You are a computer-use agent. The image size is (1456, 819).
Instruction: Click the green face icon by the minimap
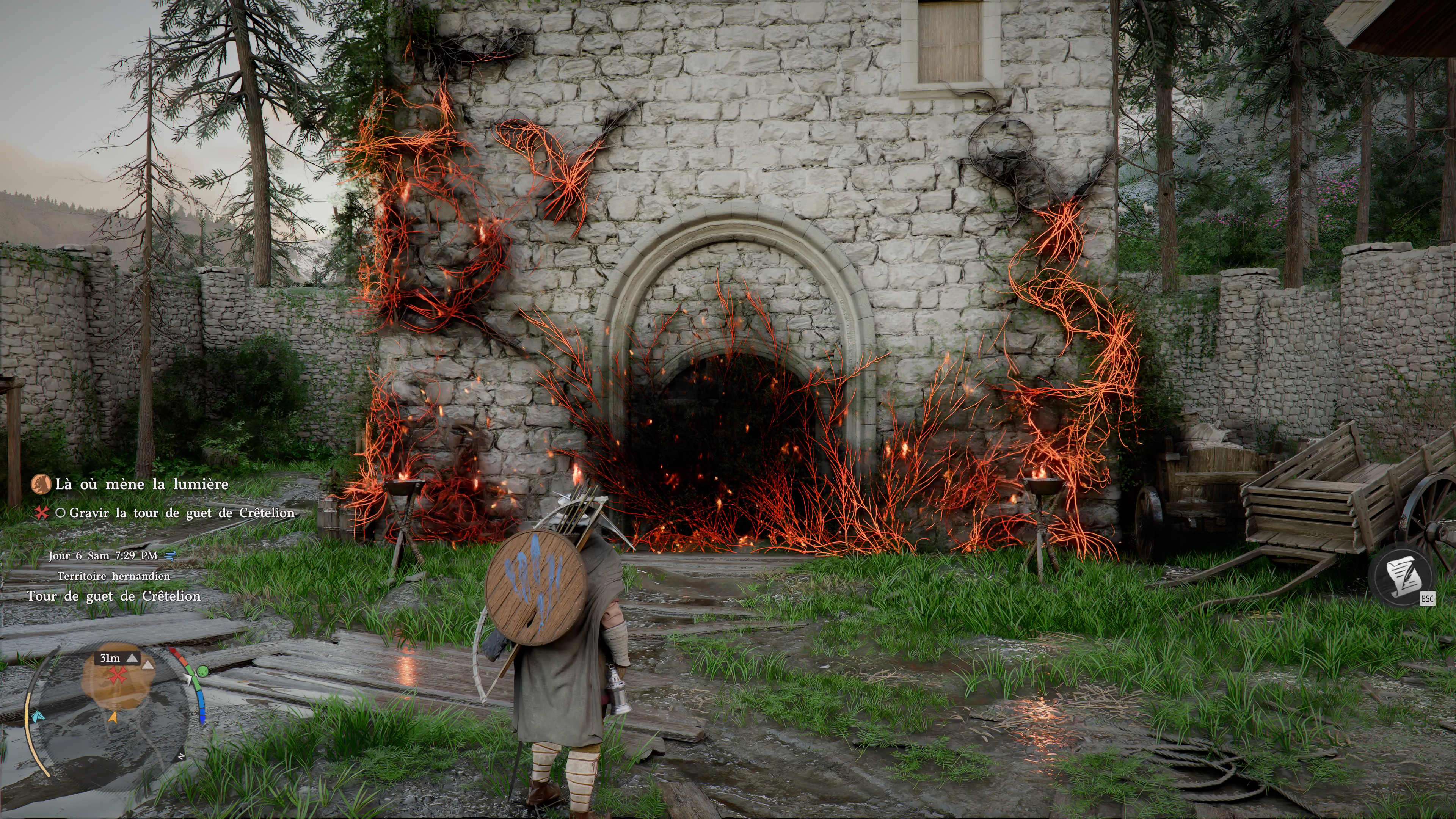[202, 672]
